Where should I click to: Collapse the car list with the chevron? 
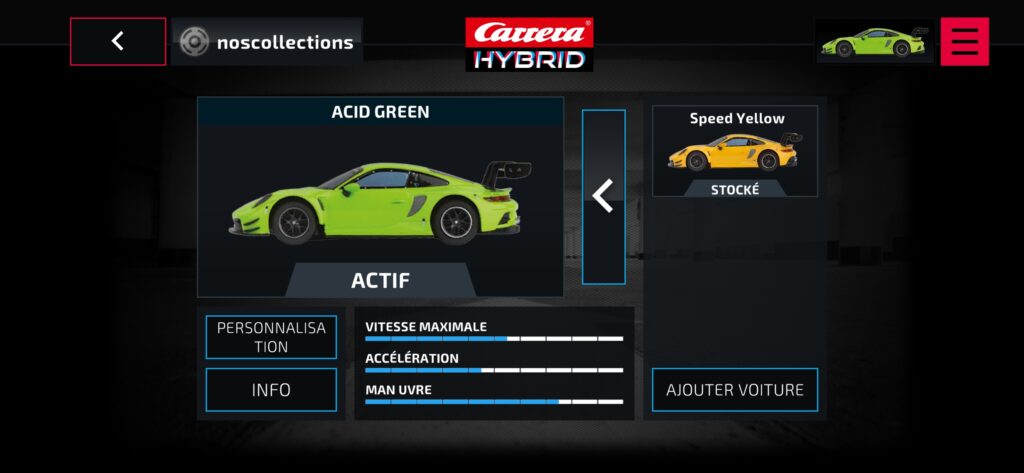click(x=603, y=197)
